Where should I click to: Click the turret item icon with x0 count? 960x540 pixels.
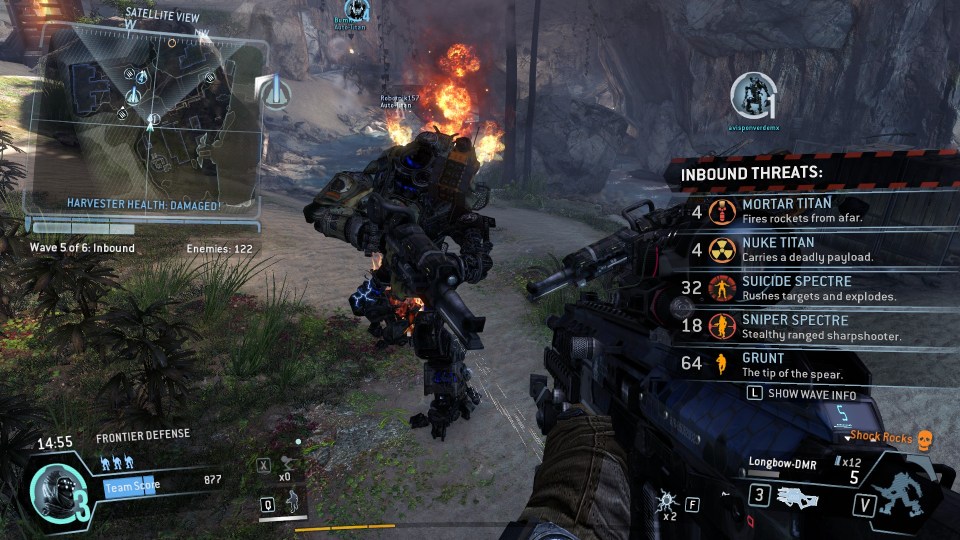tap(287, 465)
